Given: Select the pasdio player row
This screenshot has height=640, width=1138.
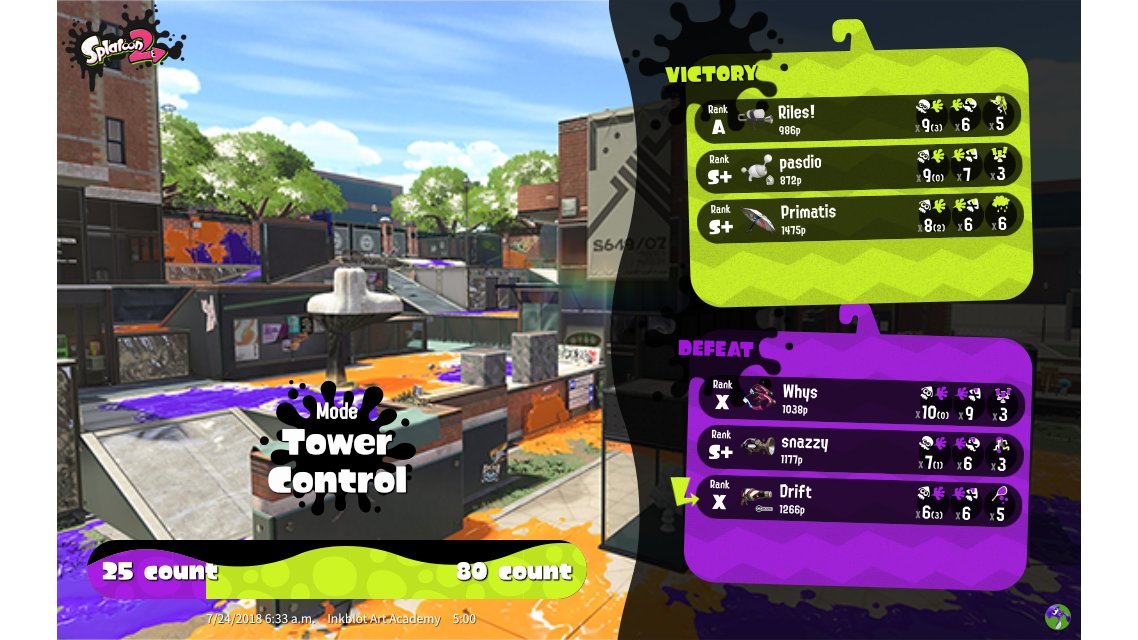Looking at the screenshot, I should click(x=857, y=165).
